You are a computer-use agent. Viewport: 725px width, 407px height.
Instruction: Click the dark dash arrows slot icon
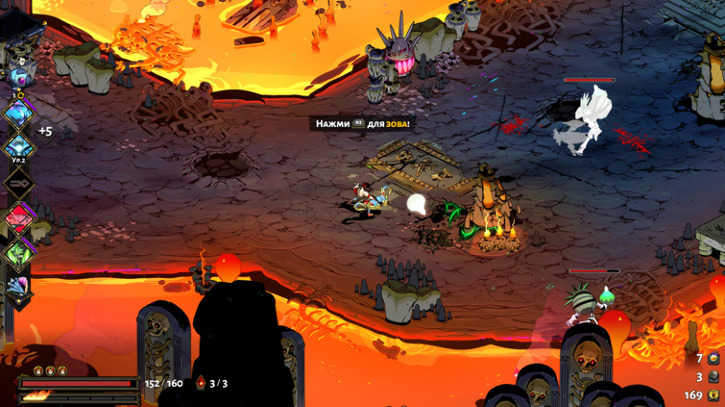[x=19, y=183]
